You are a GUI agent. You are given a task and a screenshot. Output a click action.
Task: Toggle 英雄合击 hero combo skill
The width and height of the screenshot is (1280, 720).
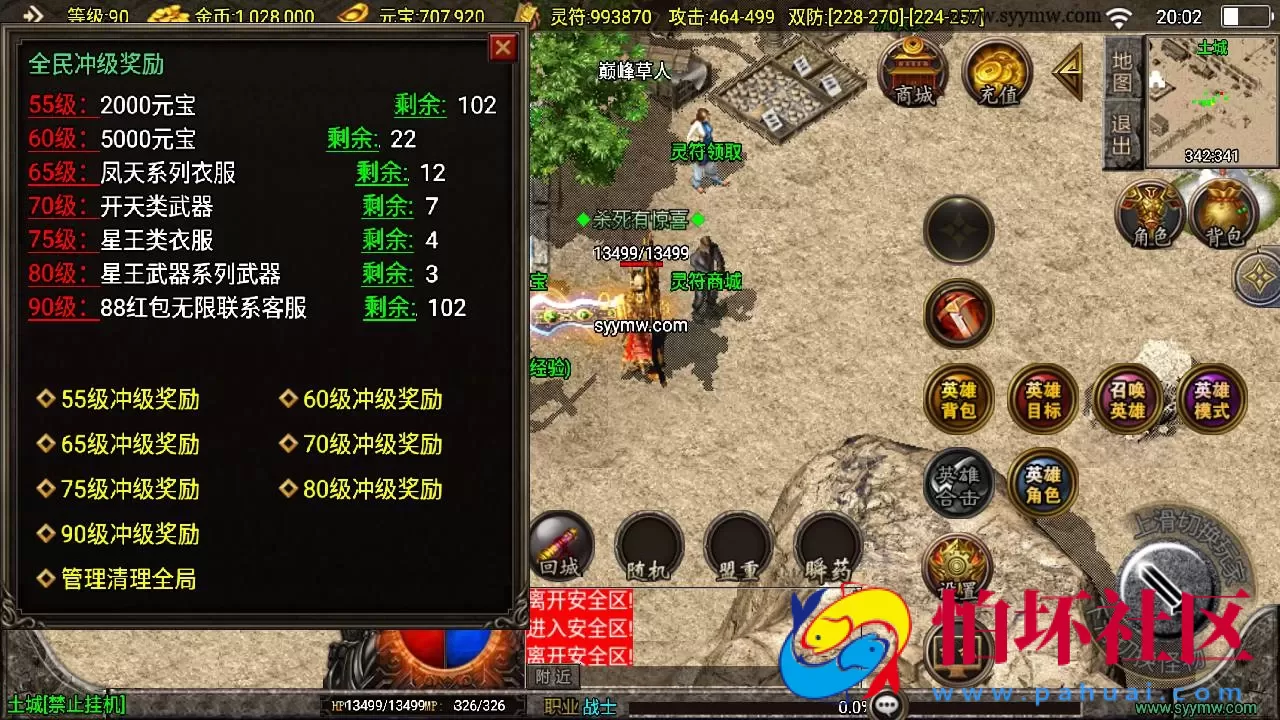point(957,483)
